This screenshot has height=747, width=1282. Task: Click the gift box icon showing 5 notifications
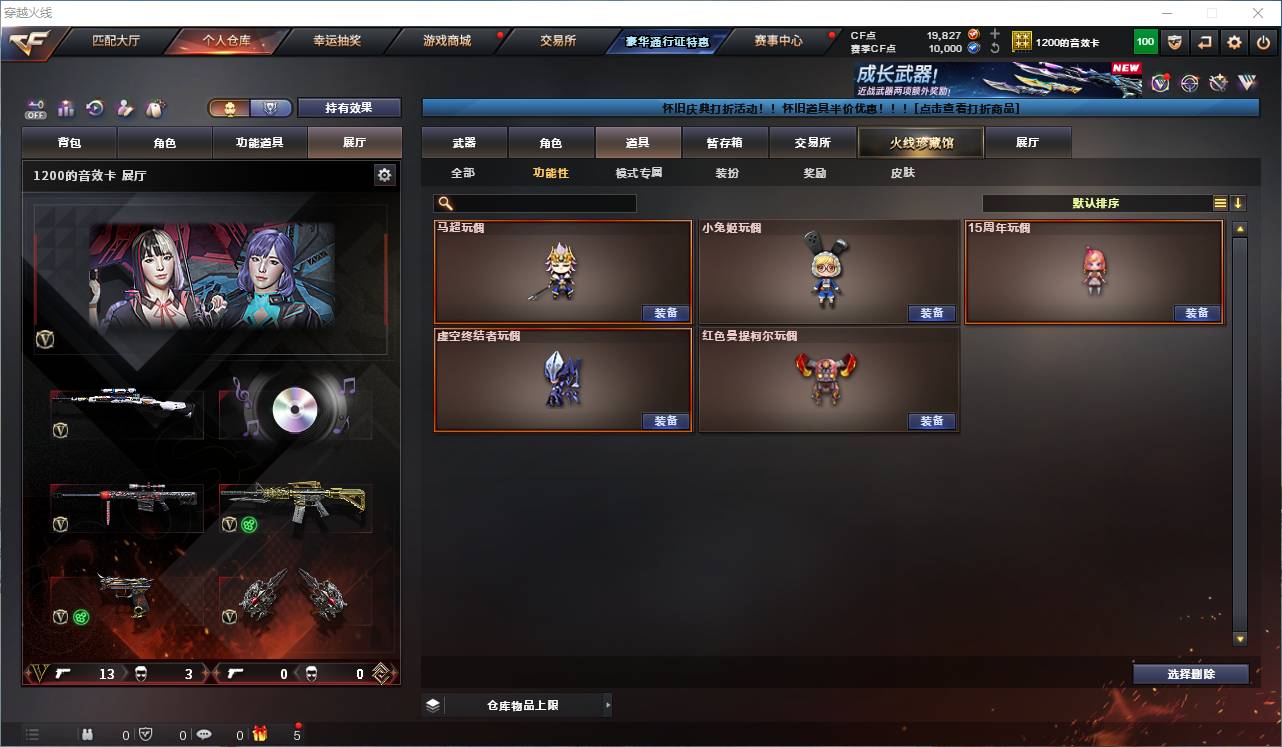pyautogui.click(x=258, y=733)
